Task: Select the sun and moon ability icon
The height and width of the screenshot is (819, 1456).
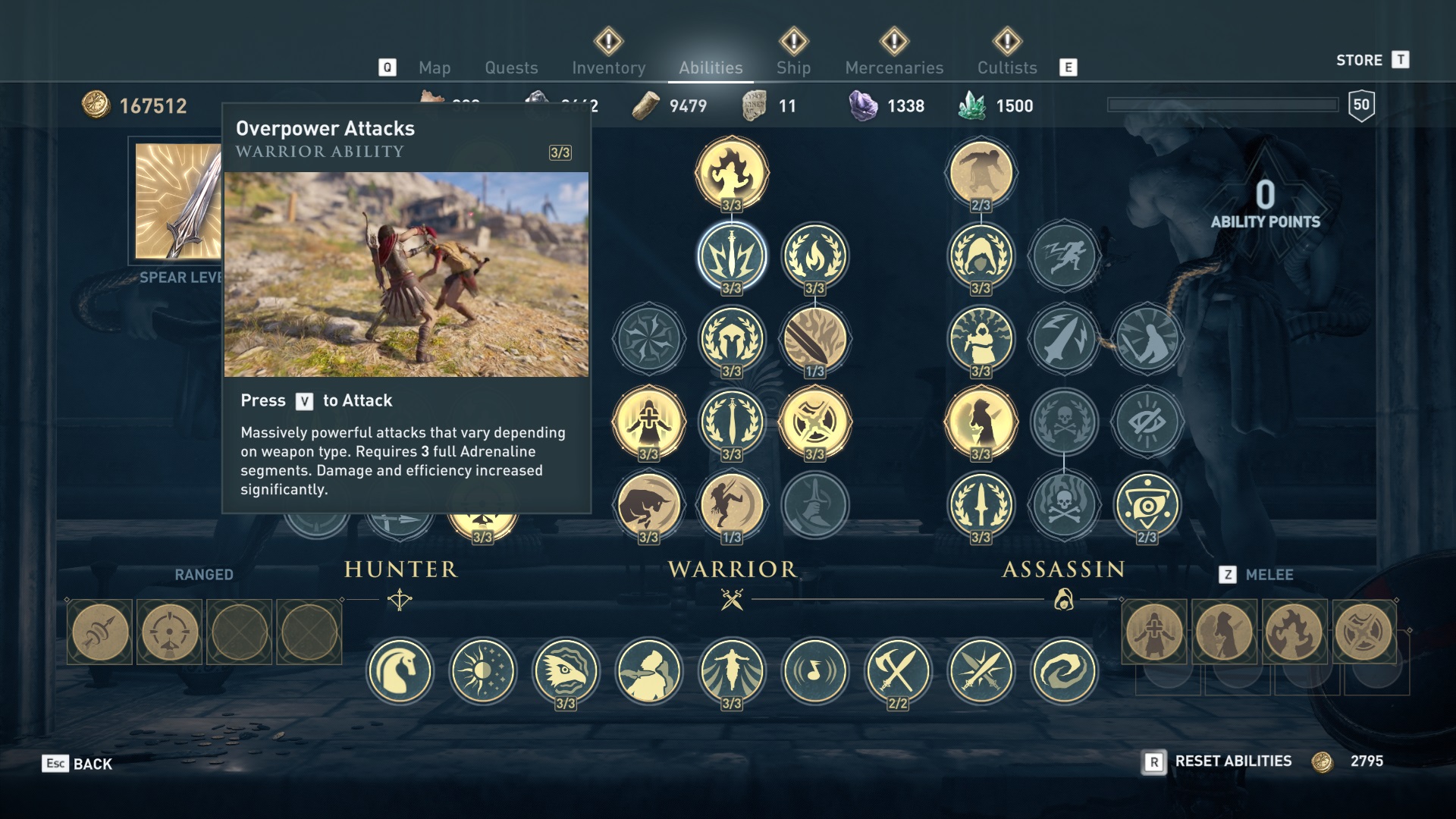Action: tap(482, 670)
